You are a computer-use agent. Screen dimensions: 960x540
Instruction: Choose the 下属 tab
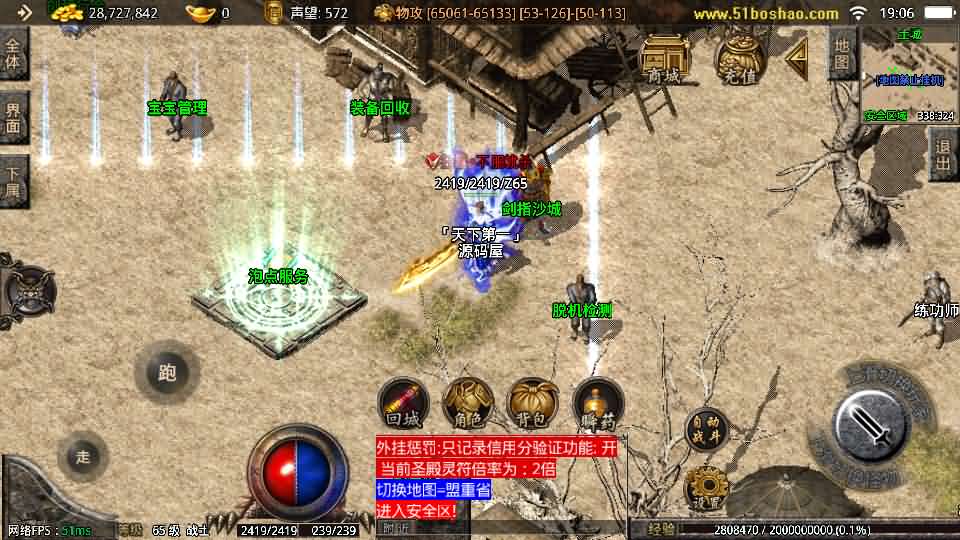pyautogui.click(x=14, y=181)
